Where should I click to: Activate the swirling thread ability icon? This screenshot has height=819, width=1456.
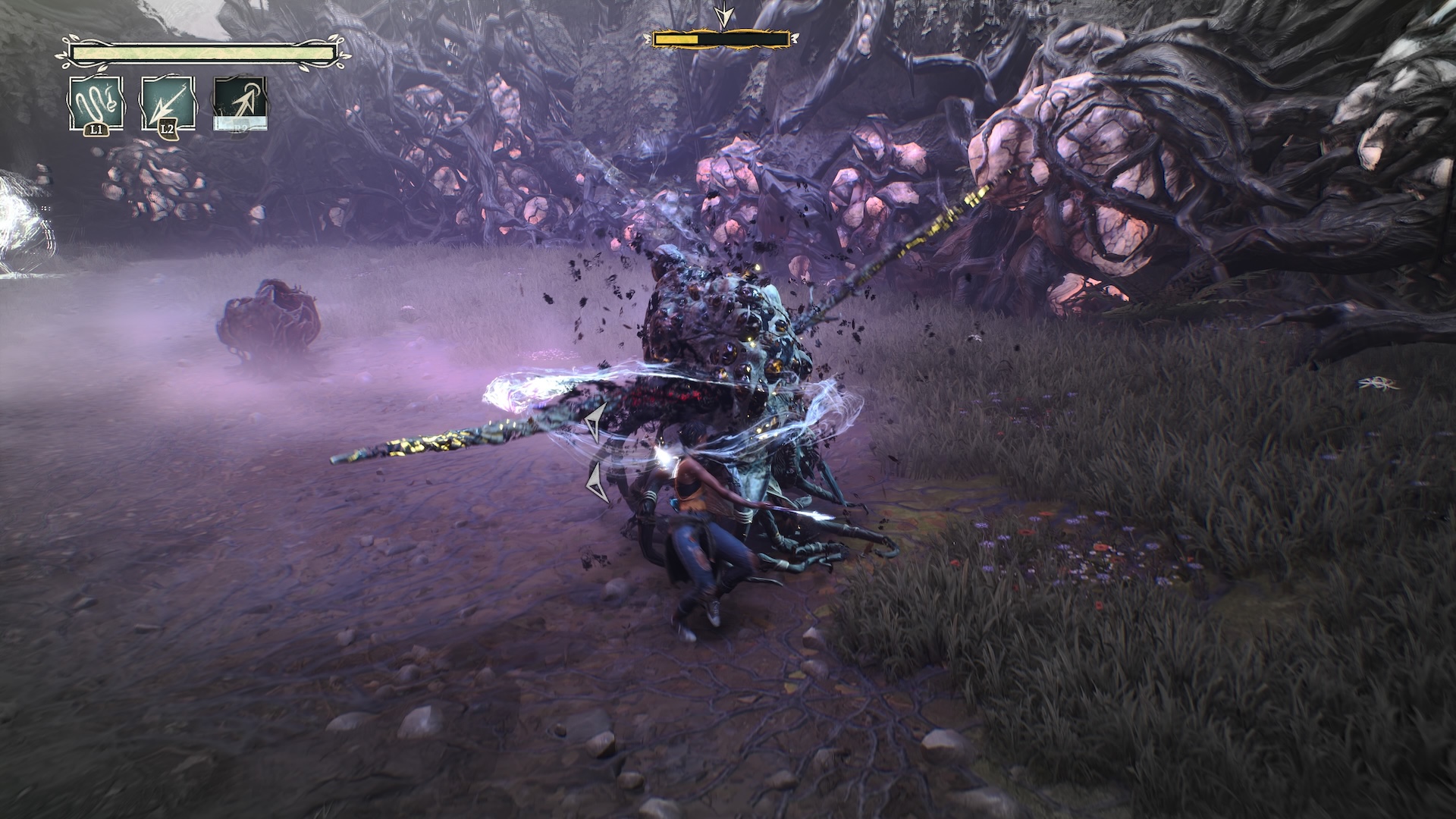(96, 104)
